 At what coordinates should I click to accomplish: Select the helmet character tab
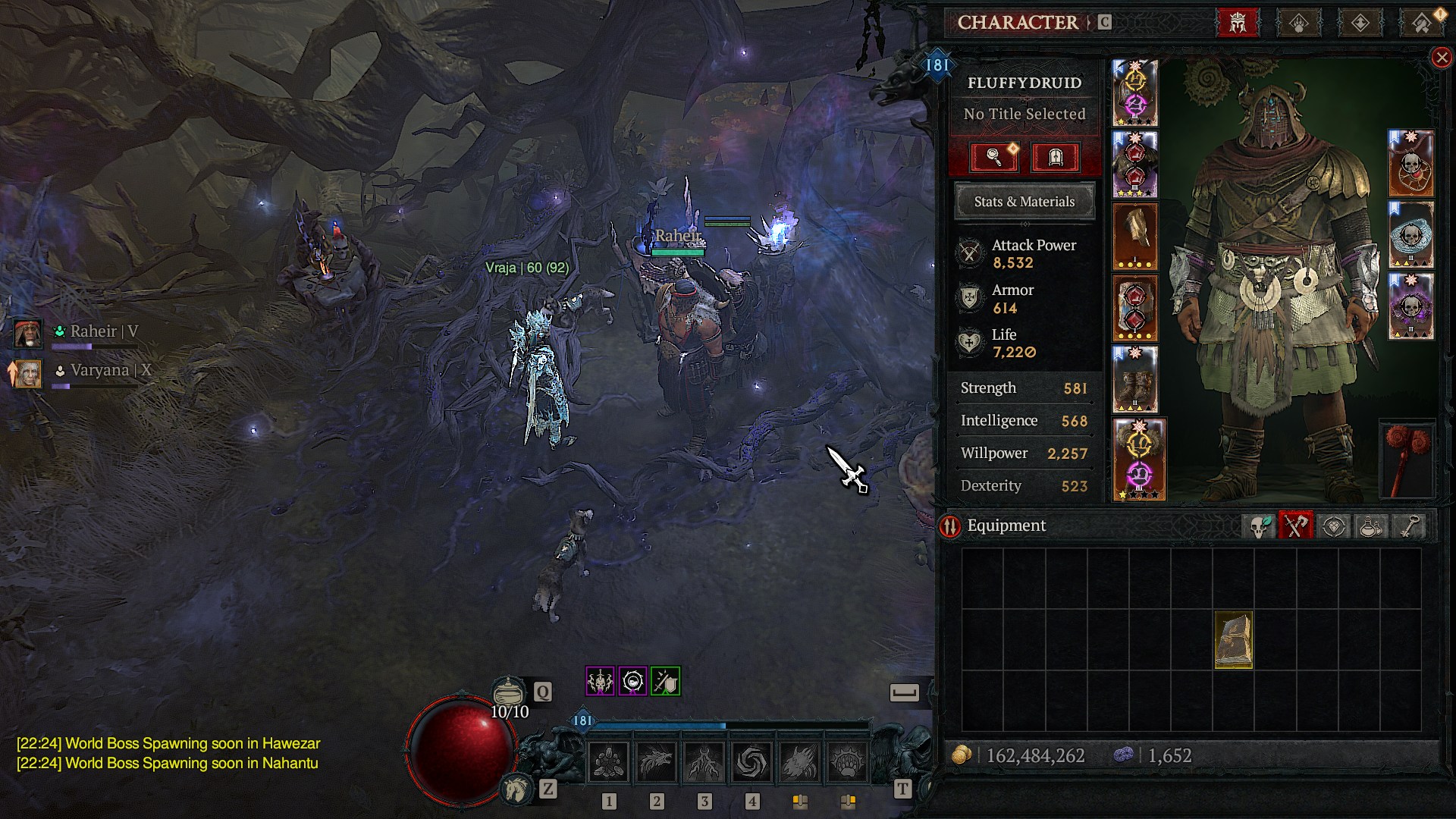(x=1238, y=23)
